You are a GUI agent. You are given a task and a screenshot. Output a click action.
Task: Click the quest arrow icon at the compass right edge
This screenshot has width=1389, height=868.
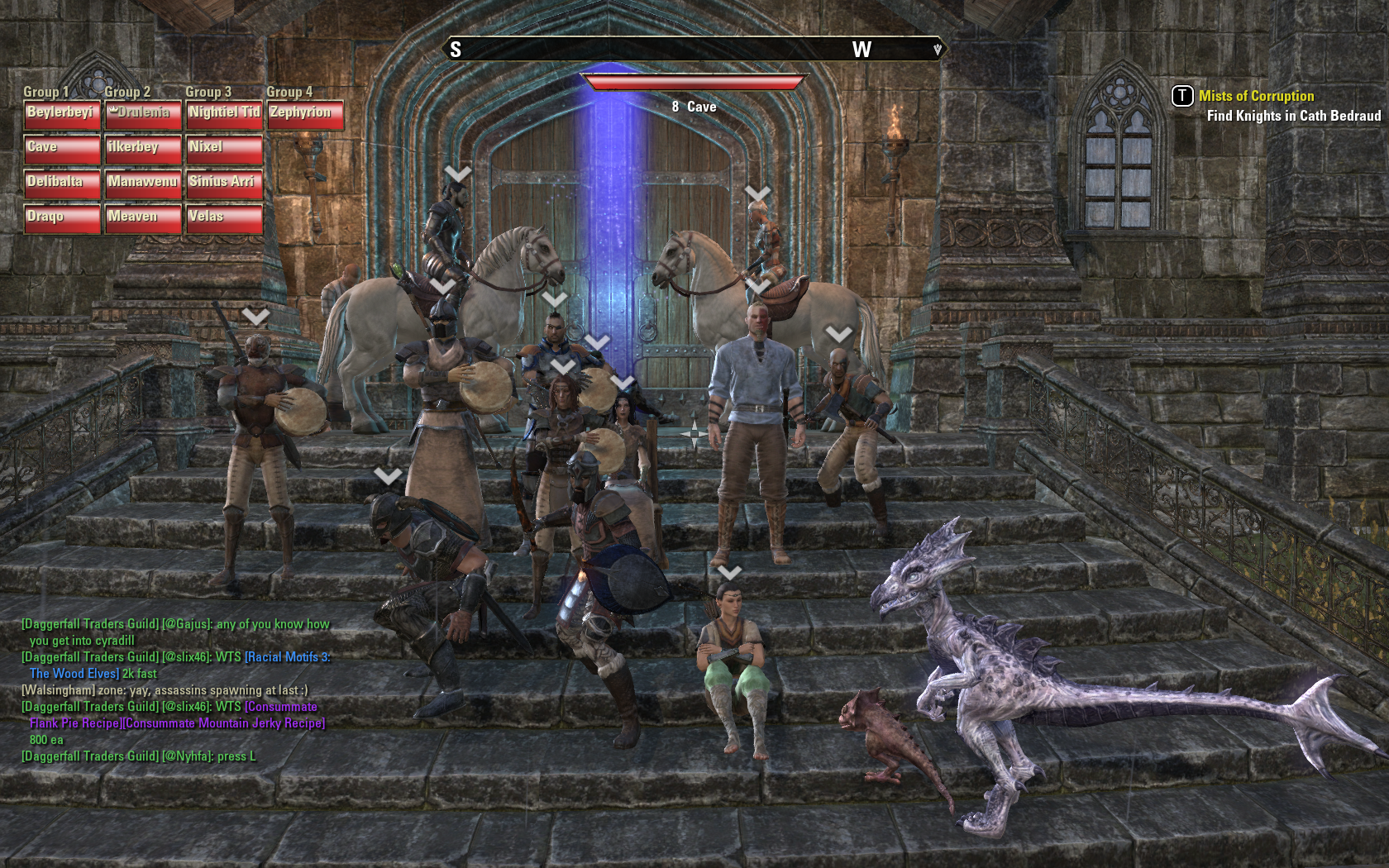938,50
